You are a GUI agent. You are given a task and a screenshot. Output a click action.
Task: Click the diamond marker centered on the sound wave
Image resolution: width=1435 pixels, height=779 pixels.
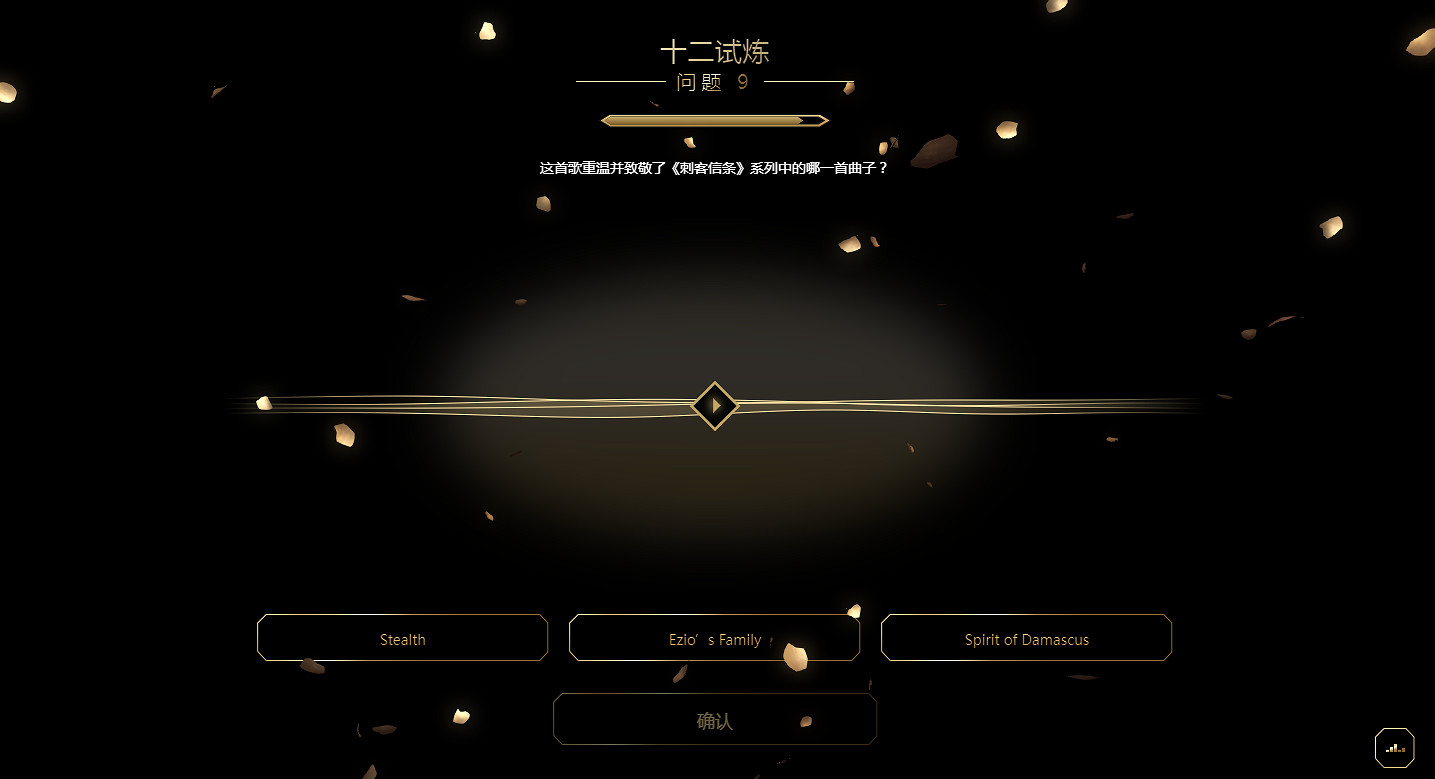(715, 406)
